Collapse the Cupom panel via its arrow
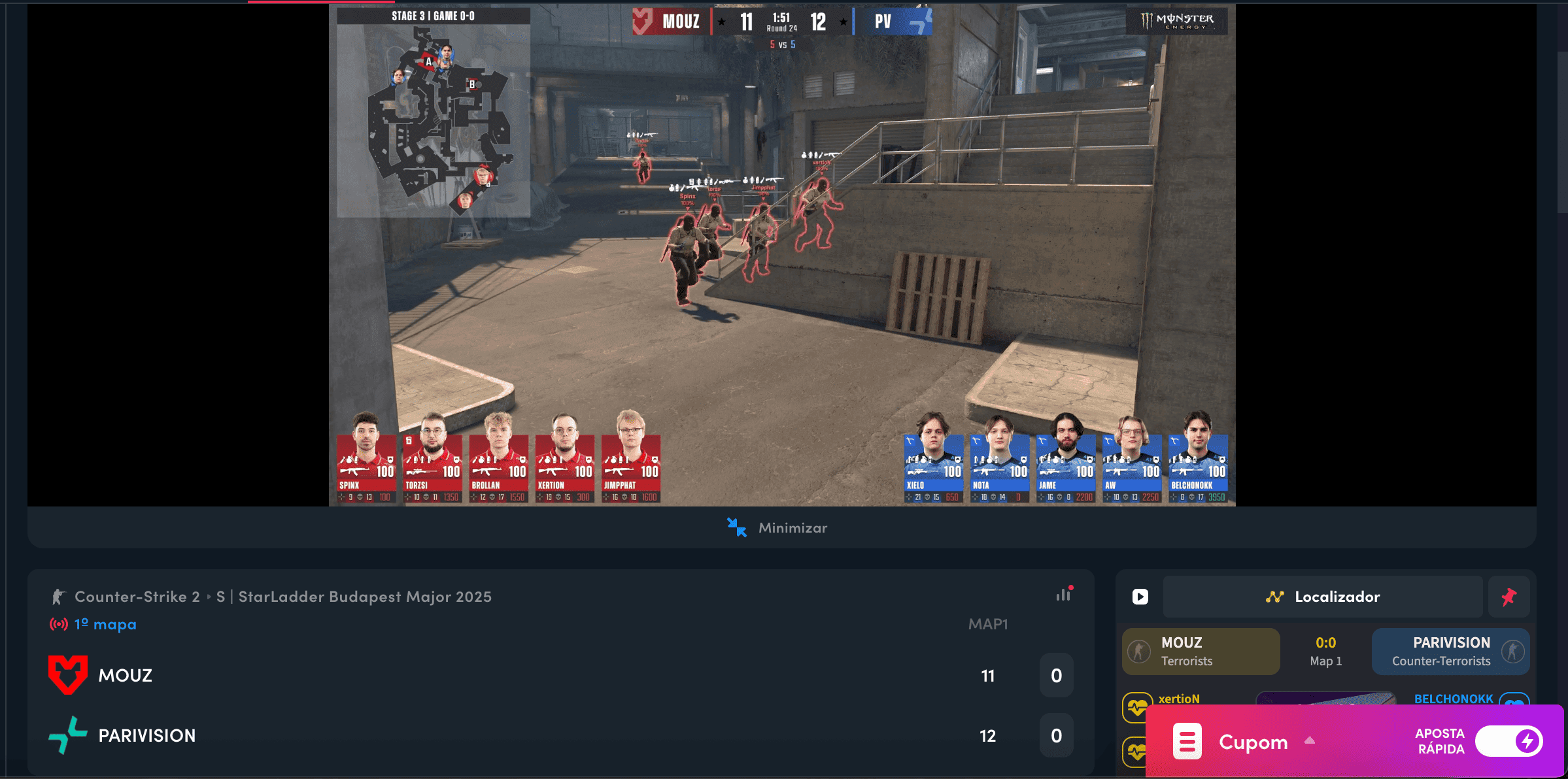Viewport: 1568px width, 779px height. coord(1310,741)
